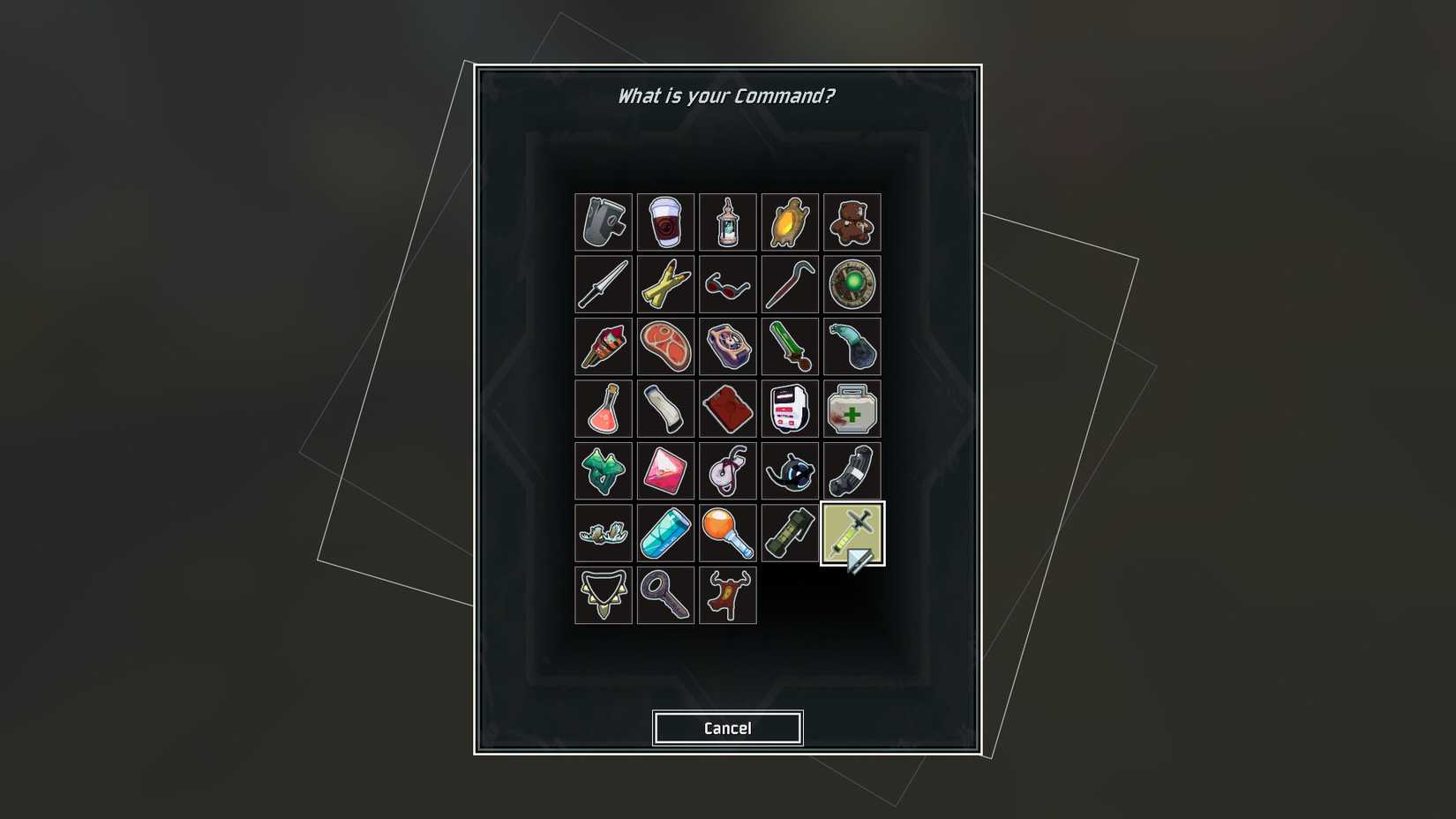Click the blue crystal vial
The image size is (1456, 819).
665,533
